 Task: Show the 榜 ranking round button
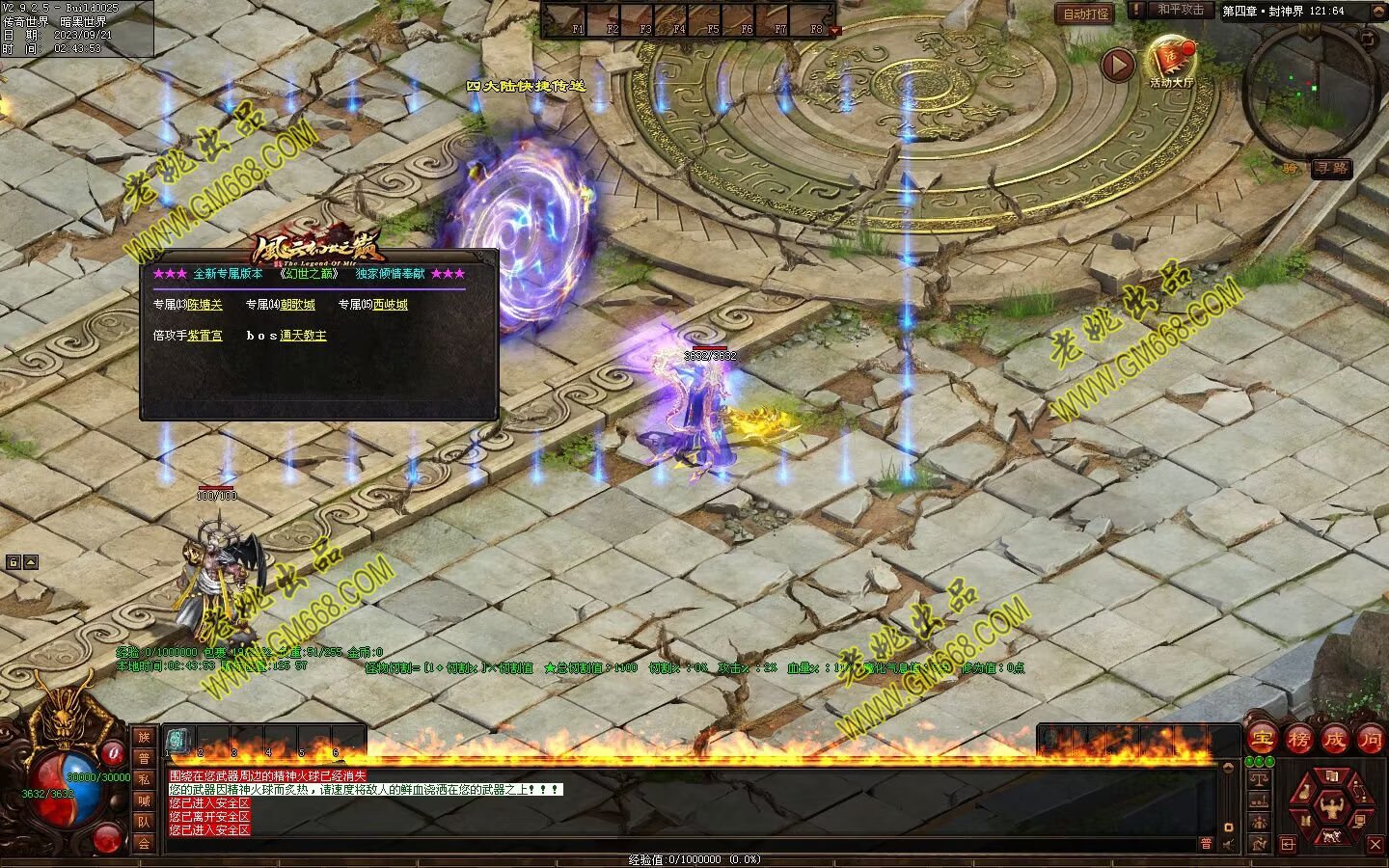coord(1298,740)
